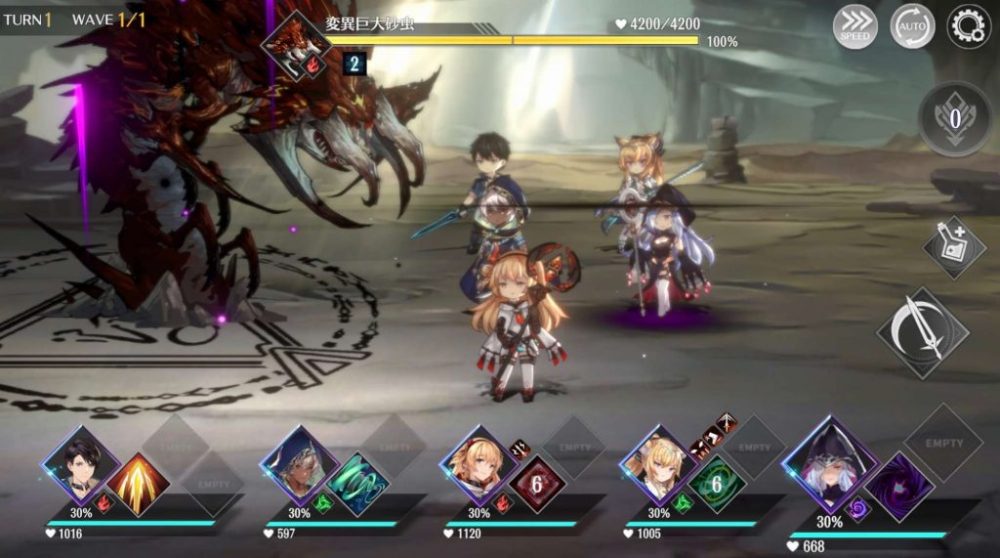Check the boss status icon marked 2
1000x558 pixels.
353,65
